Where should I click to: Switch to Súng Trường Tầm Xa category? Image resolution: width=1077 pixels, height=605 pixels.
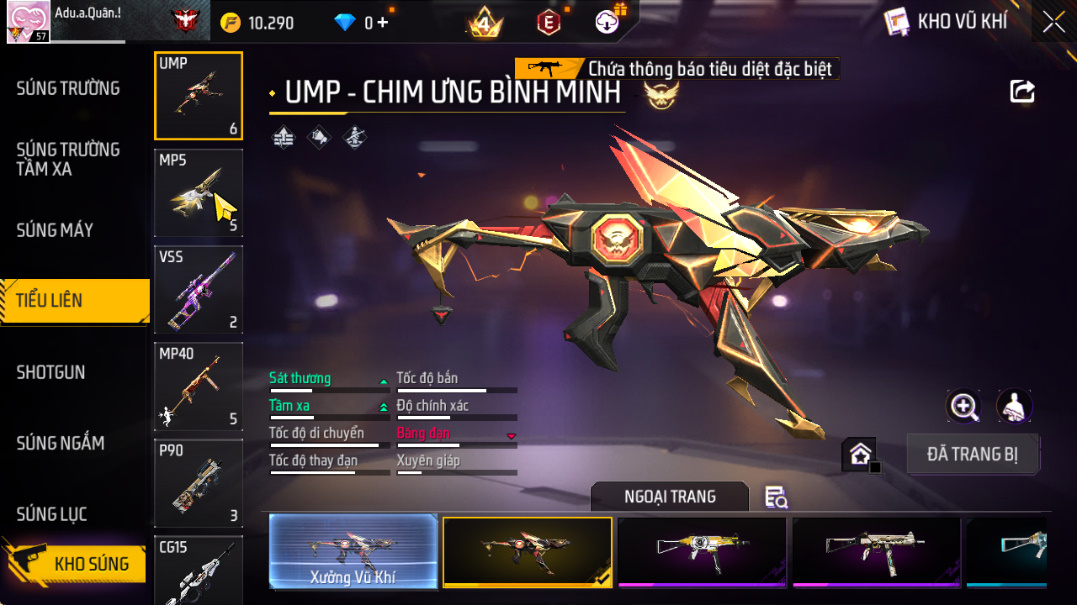tap(68, 159)
